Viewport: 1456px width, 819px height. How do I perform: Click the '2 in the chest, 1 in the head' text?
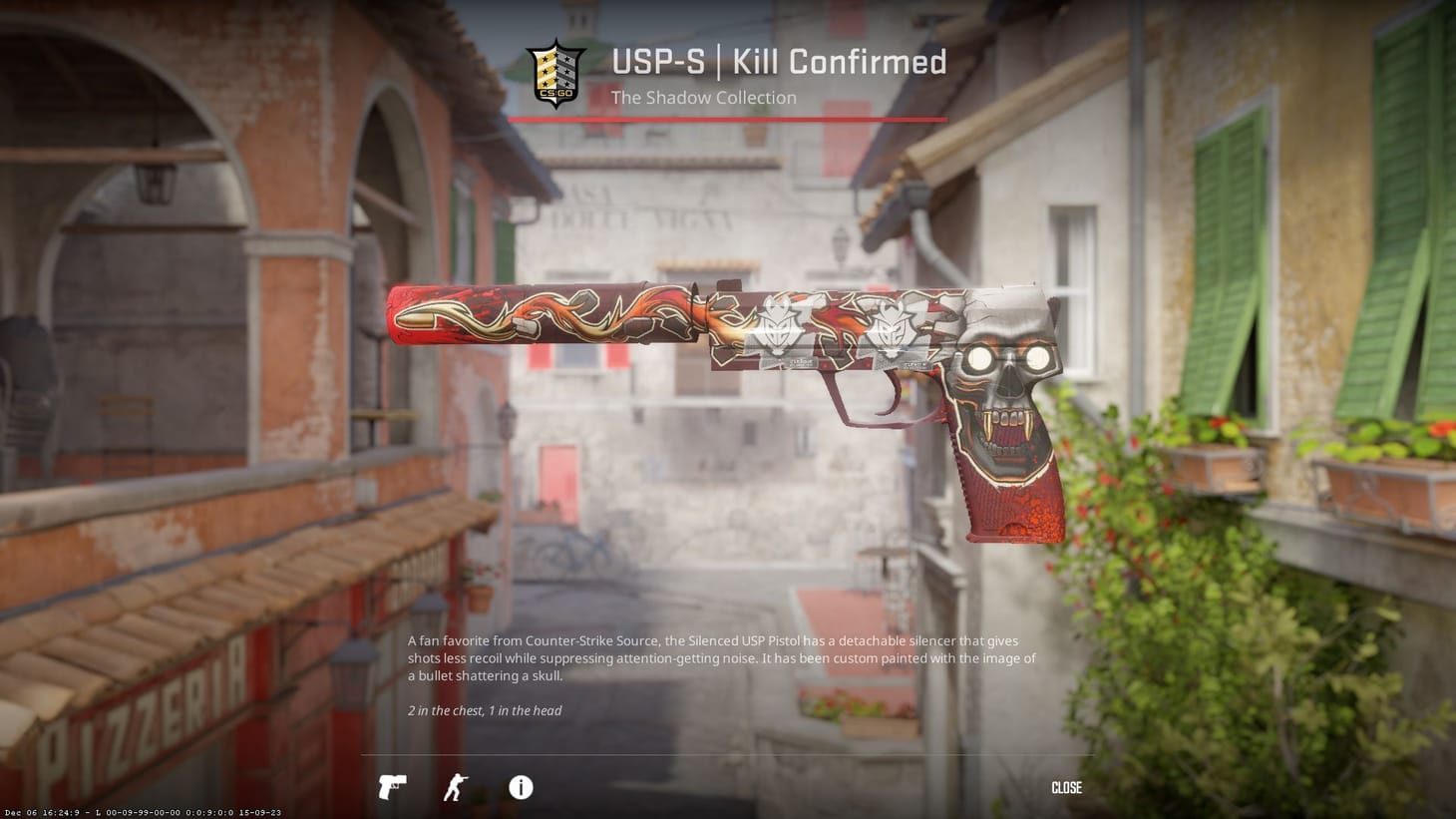coord(484,710)
